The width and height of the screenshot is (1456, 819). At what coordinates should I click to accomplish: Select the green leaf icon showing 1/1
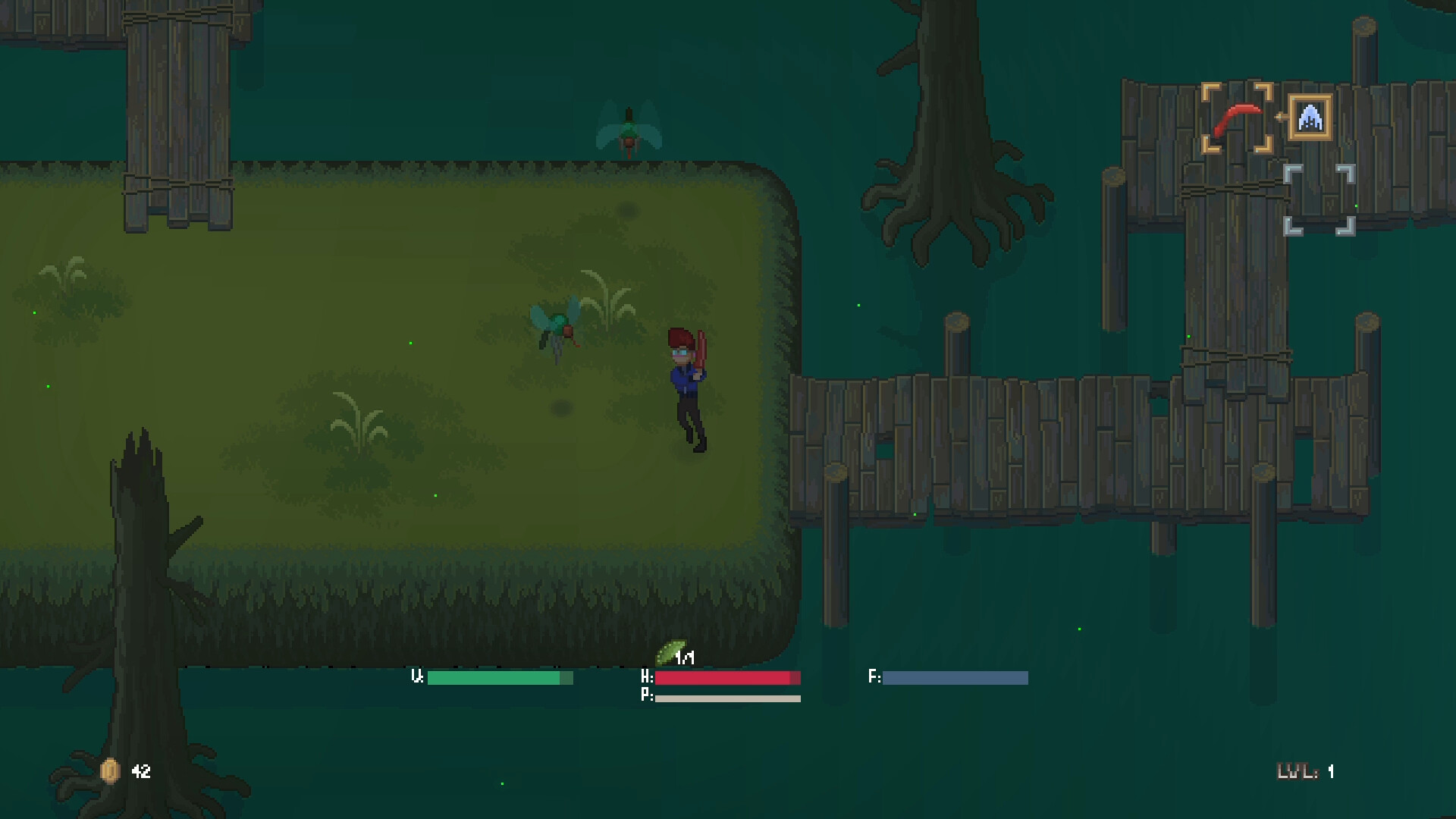[x=670, y=650]
